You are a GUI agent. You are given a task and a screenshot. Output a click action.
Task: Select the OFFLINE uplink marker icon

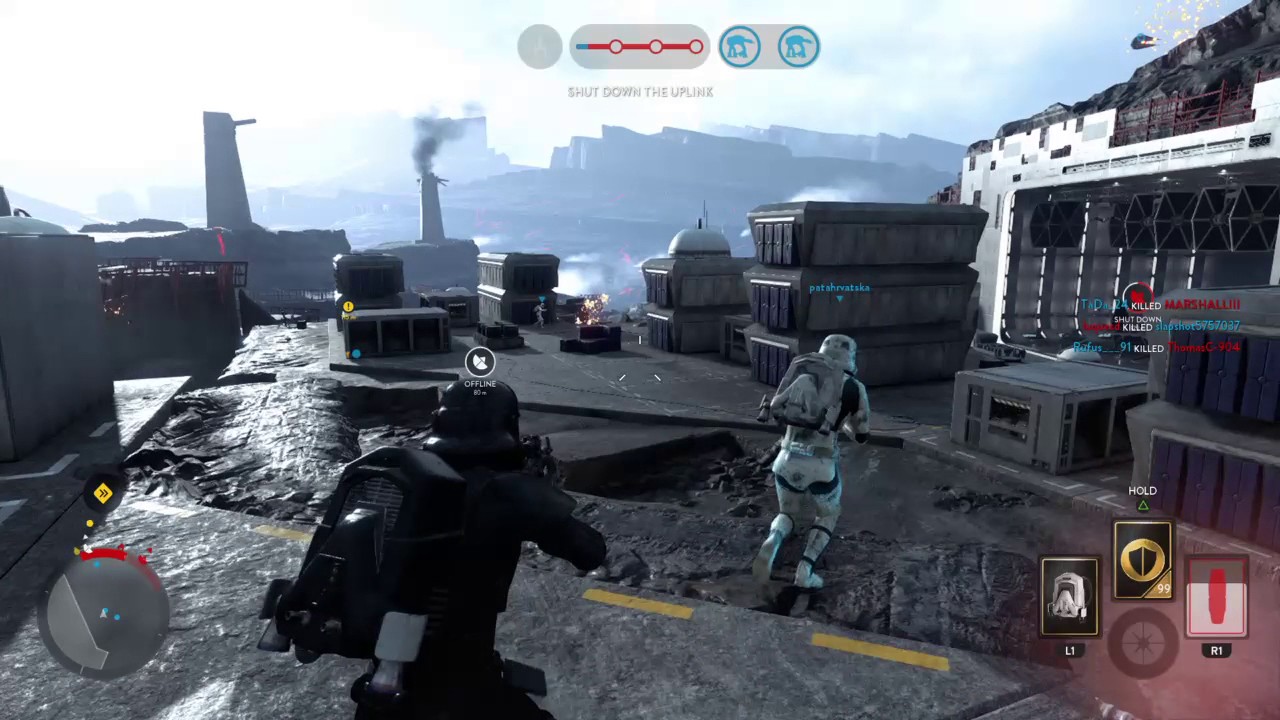click(x=479, y=362)
